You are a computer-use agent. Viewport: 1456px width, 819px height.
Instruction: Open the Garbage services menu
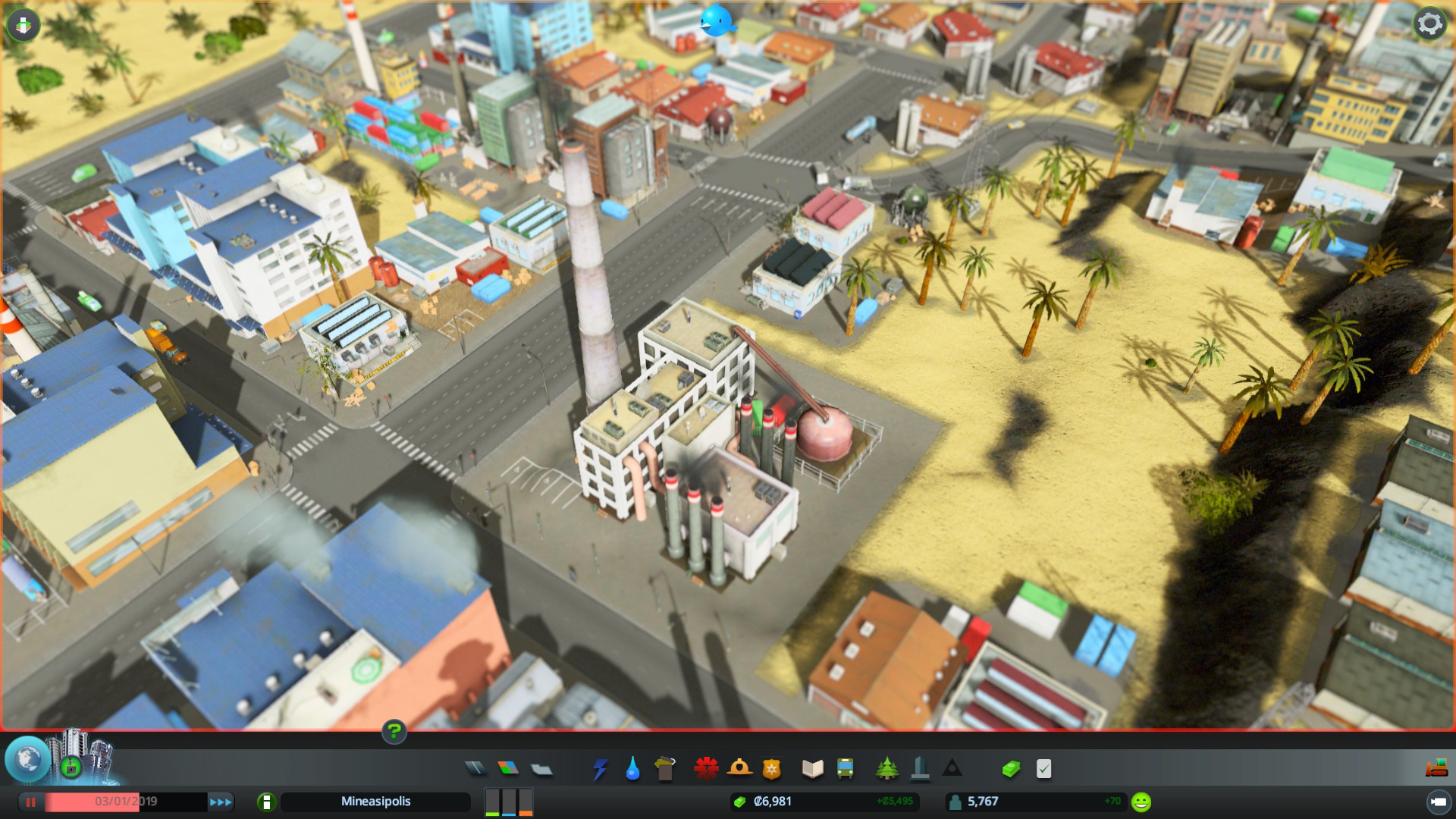664,769
